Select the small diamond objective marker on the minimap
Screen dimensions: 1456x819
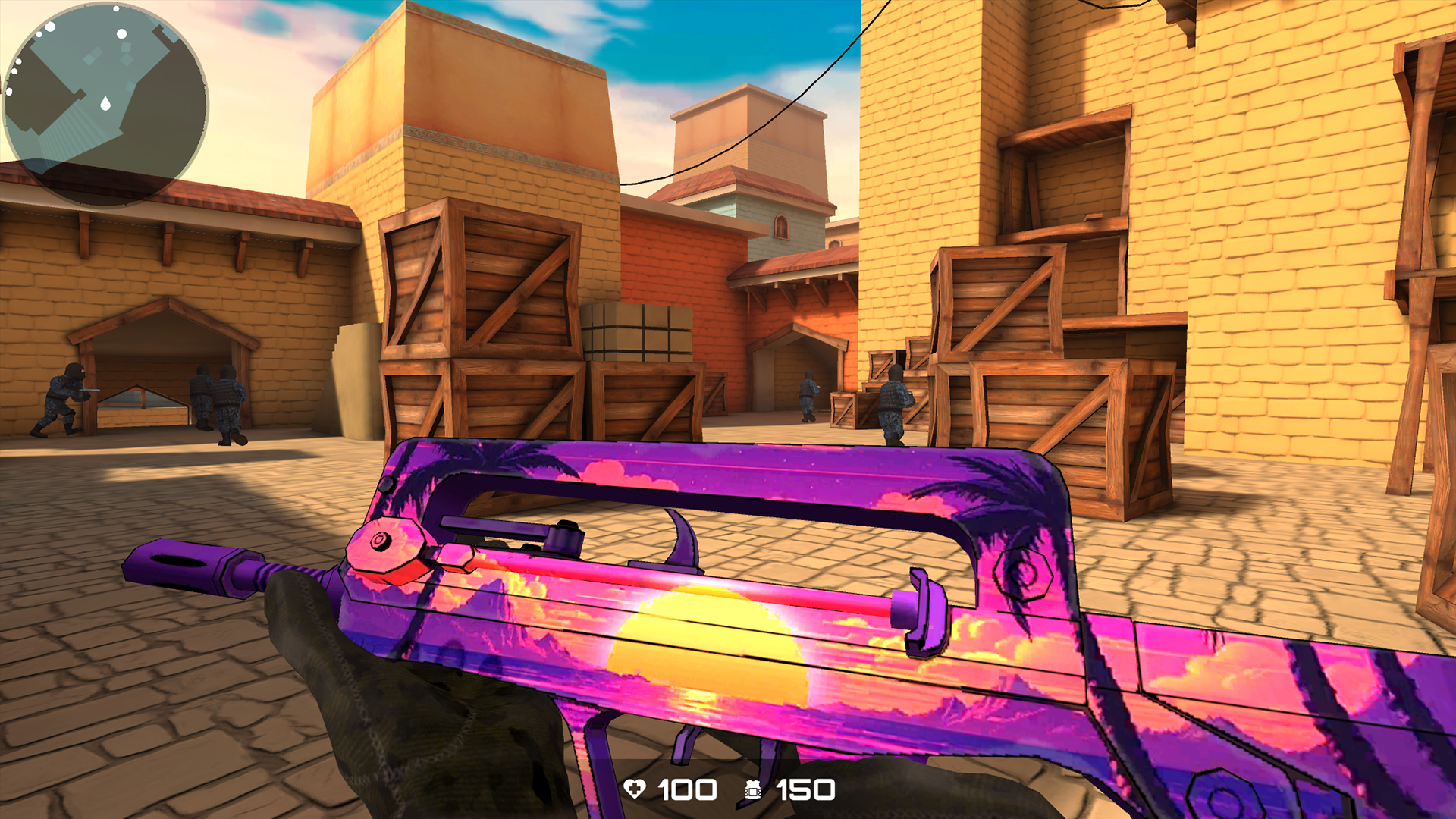126,47
